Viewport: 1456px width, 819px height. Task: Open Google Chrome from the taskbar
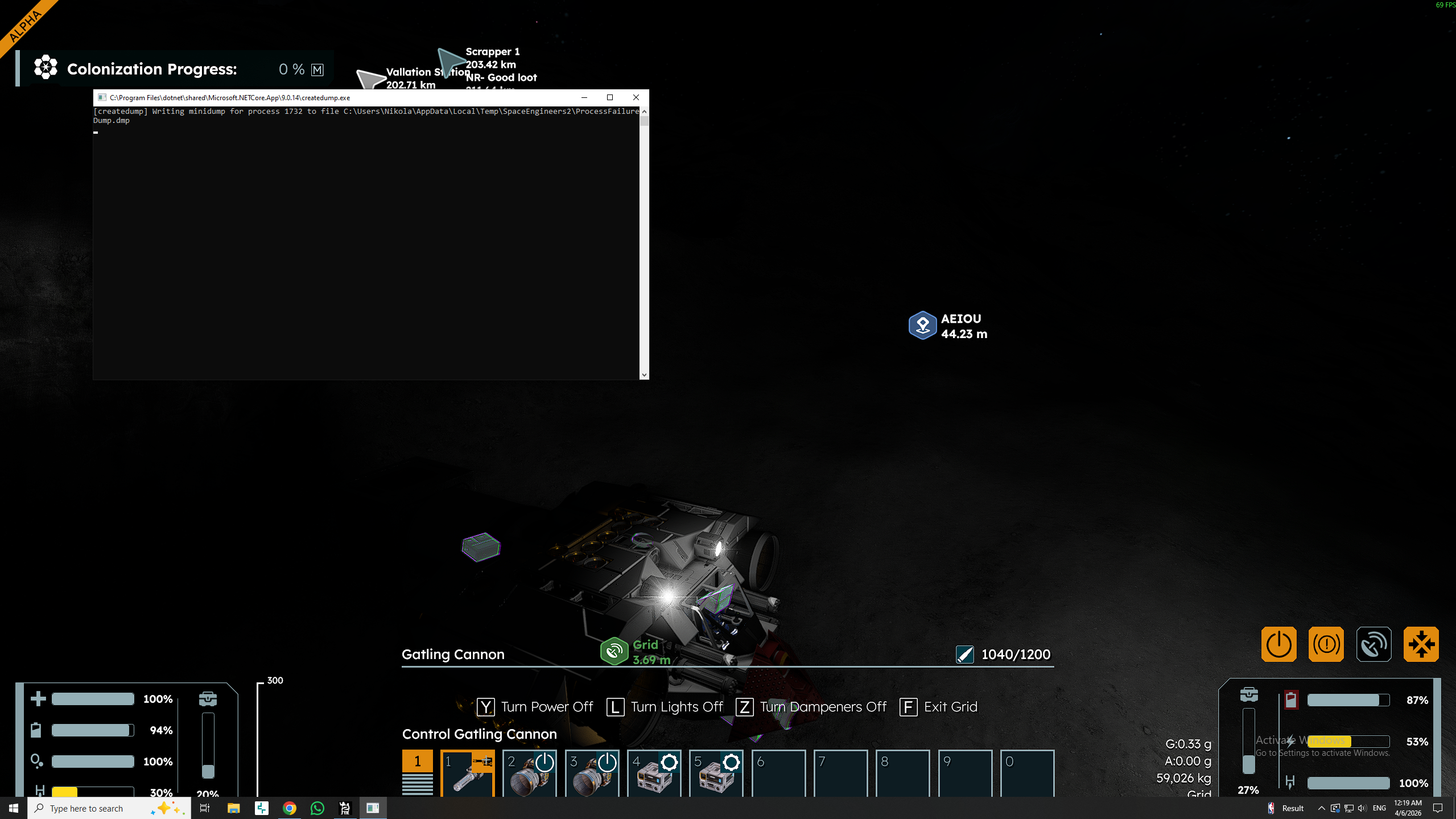coord(289,808)
